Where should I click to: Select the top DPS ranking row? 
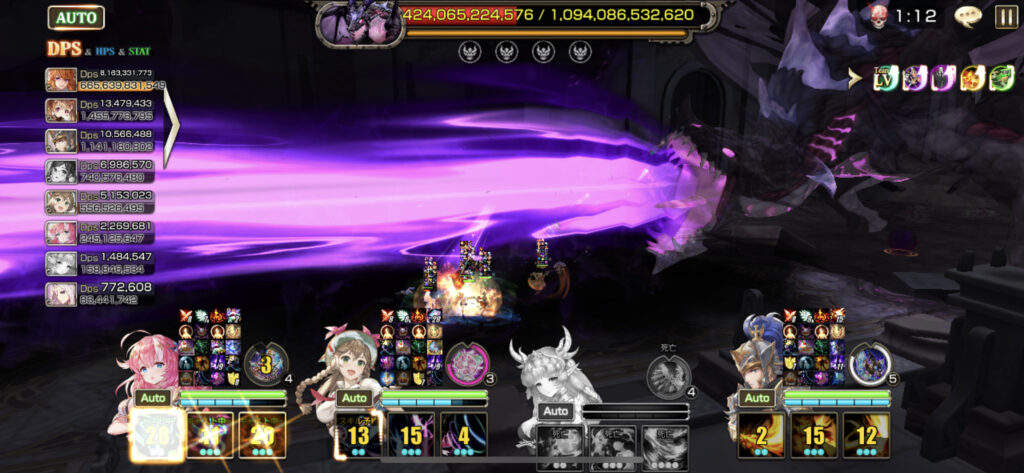click(105, 79)
